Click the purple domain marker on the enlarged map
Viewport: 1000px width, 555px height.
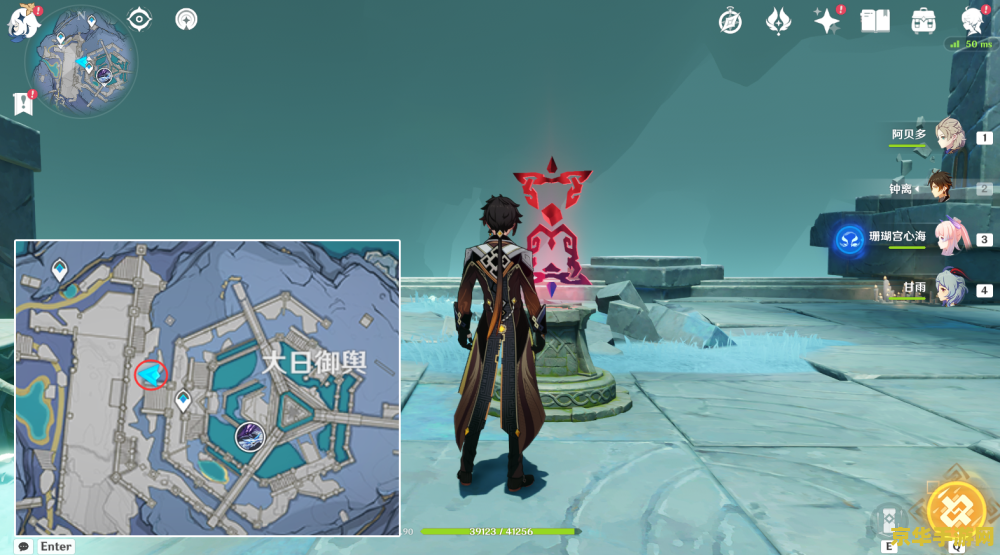249,435
